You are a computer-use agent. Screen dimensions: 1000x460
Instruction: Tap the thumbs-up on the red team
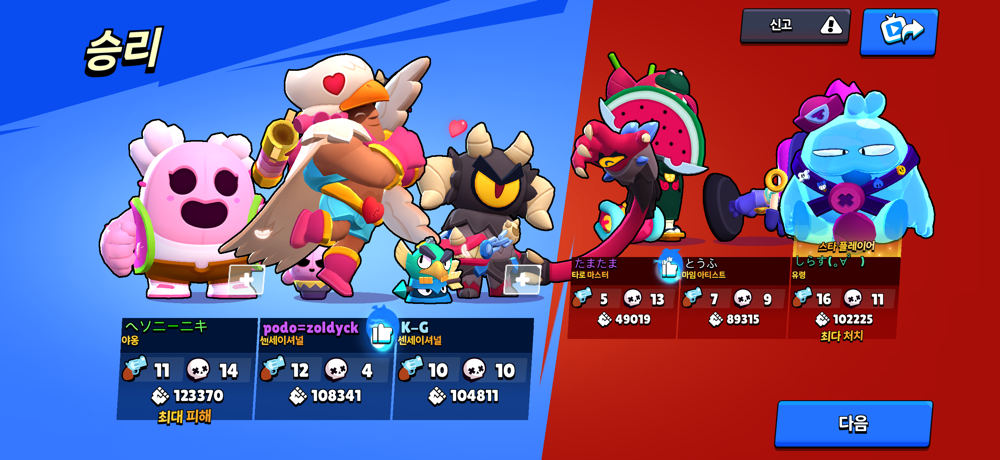click(669, 267)
